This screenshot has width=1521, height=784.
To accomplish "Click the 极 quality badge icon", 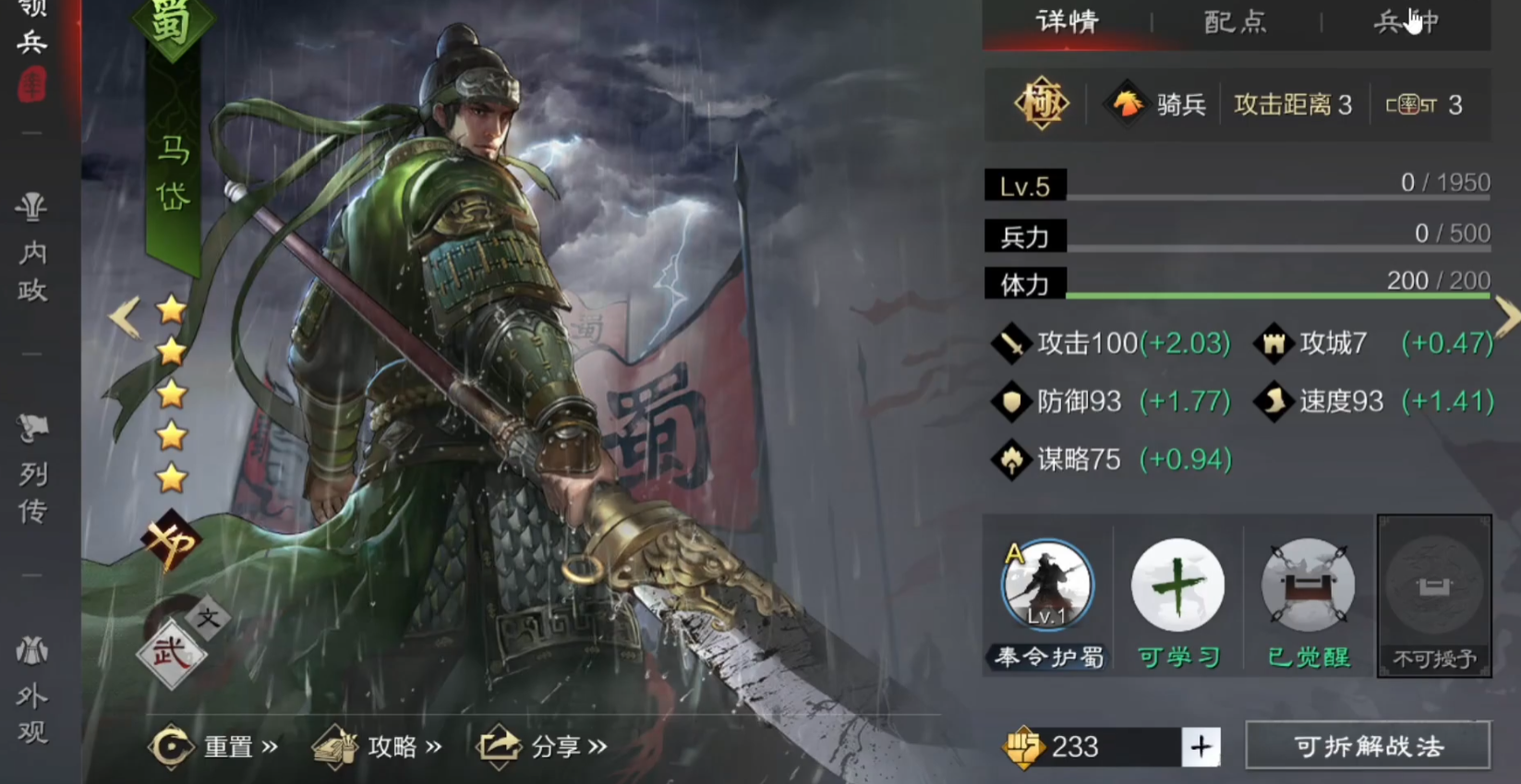I will pyautogui.click(x=1042, y=103).
